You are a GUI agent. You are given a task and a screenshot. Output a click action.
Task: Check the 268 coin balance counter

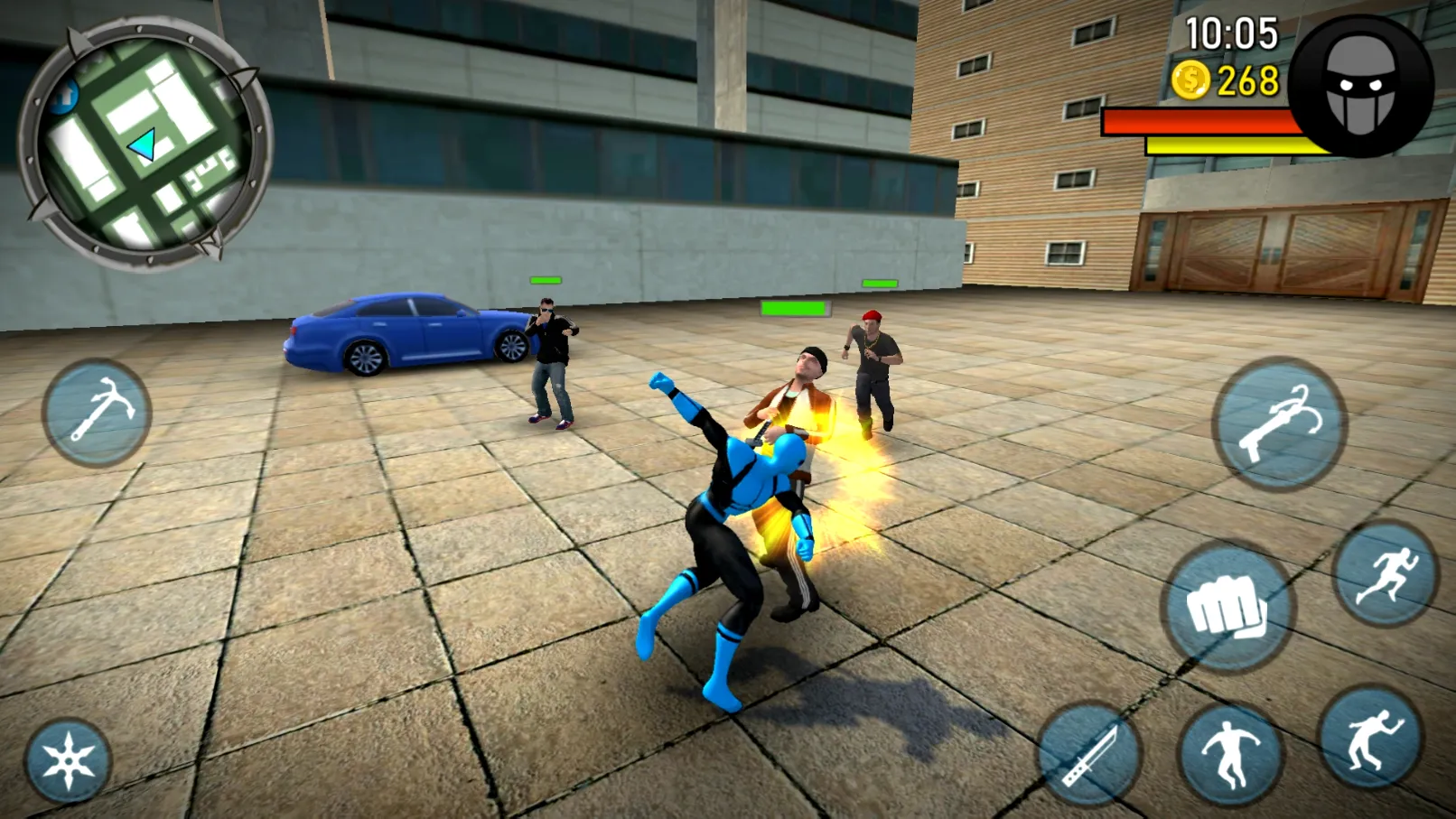tap(1246, 80)
